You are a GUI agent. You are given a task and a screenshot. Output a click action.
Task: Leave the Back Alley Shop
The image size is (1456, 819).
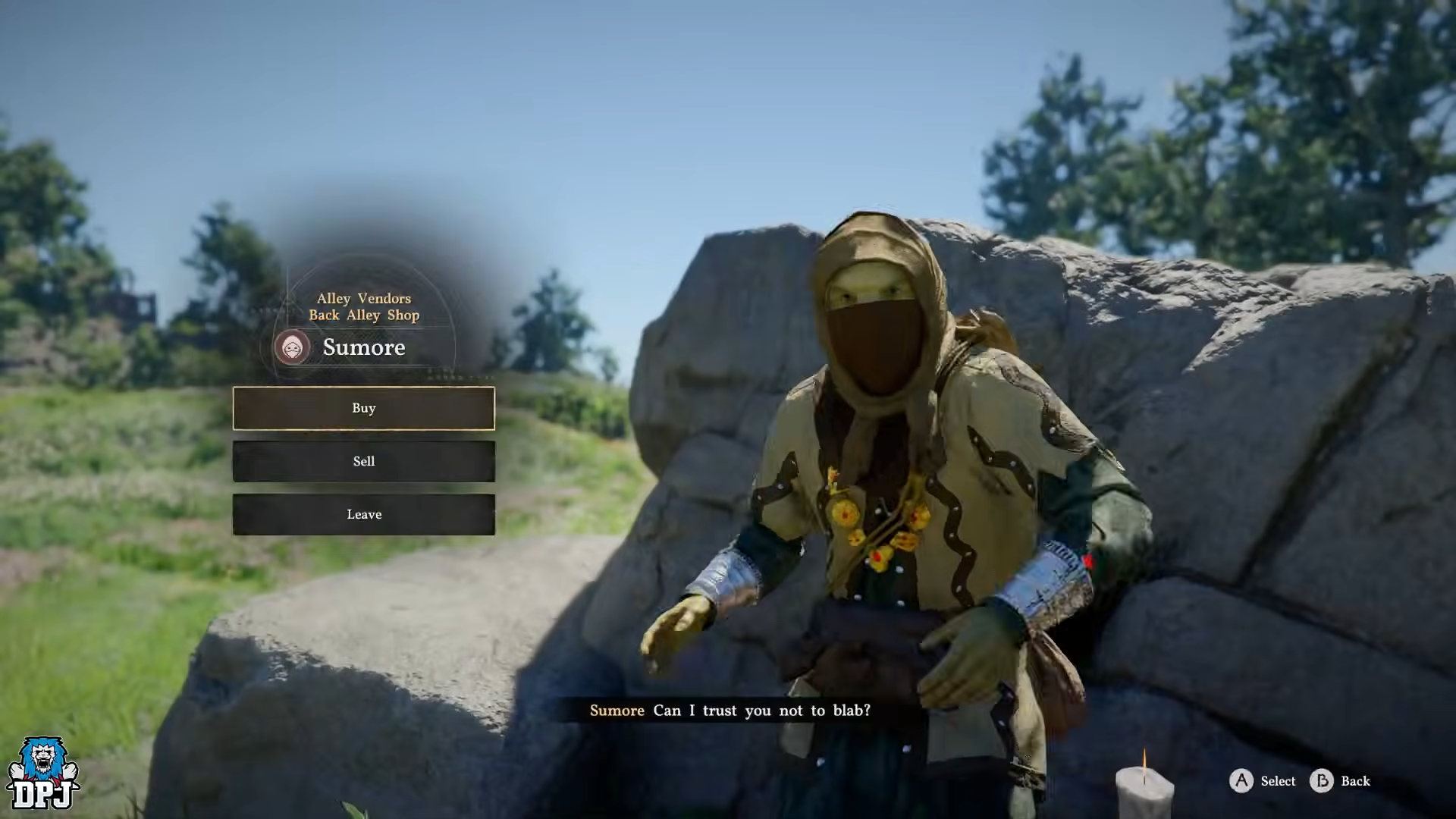364,515
